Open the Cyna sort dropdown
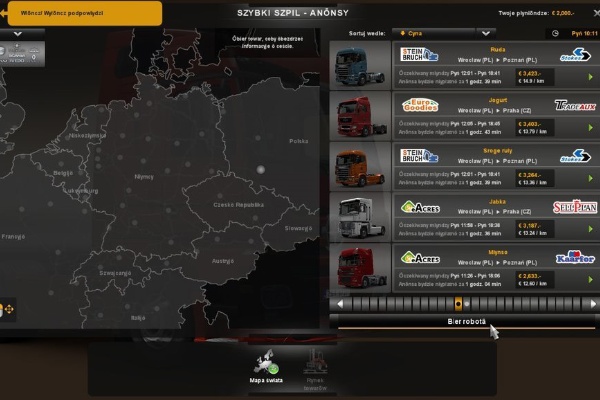Screen dimensions: 600x400 pos(441,33)
